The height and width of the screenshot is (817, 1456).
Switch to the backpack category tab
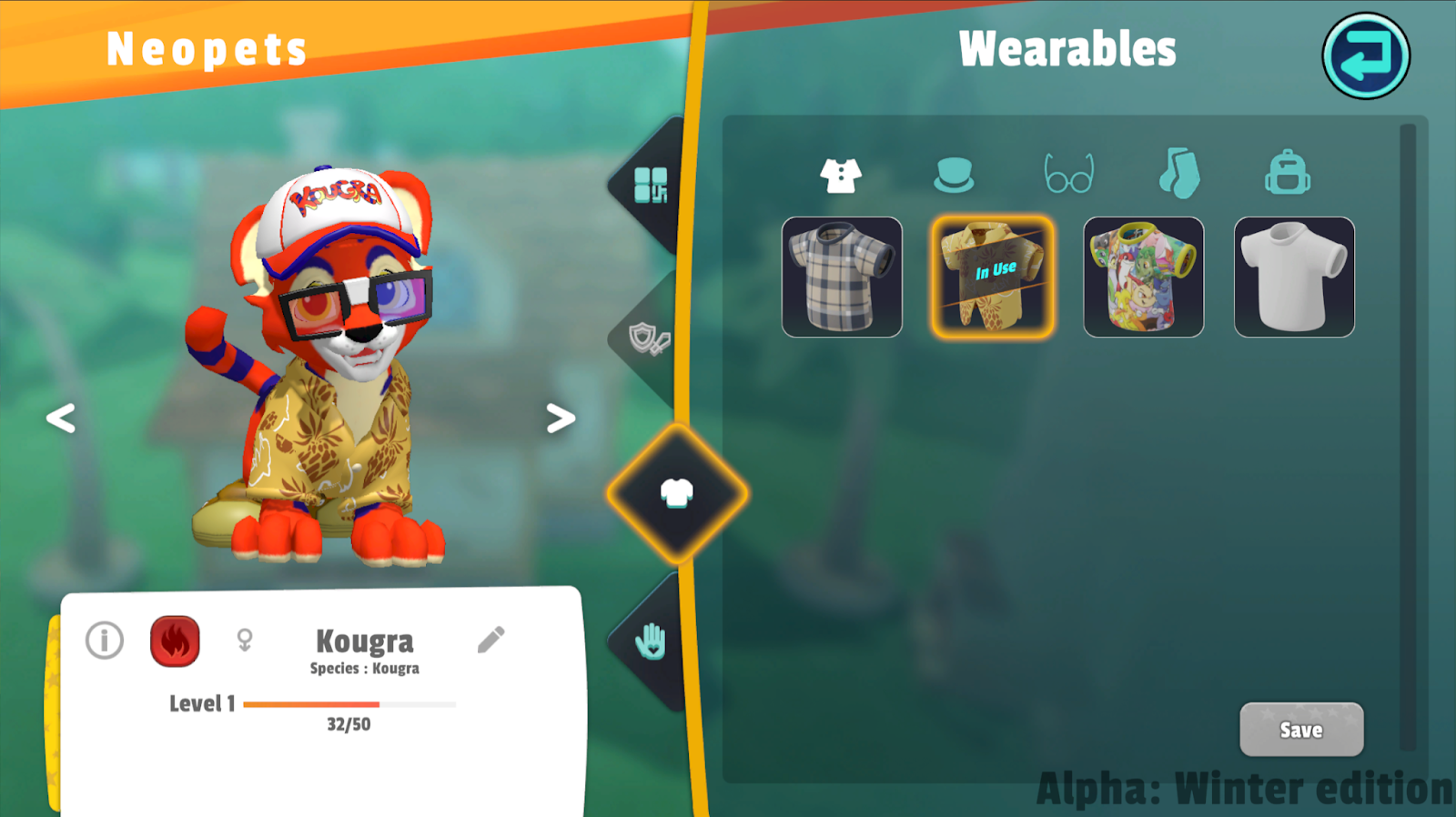point(1287,174)
